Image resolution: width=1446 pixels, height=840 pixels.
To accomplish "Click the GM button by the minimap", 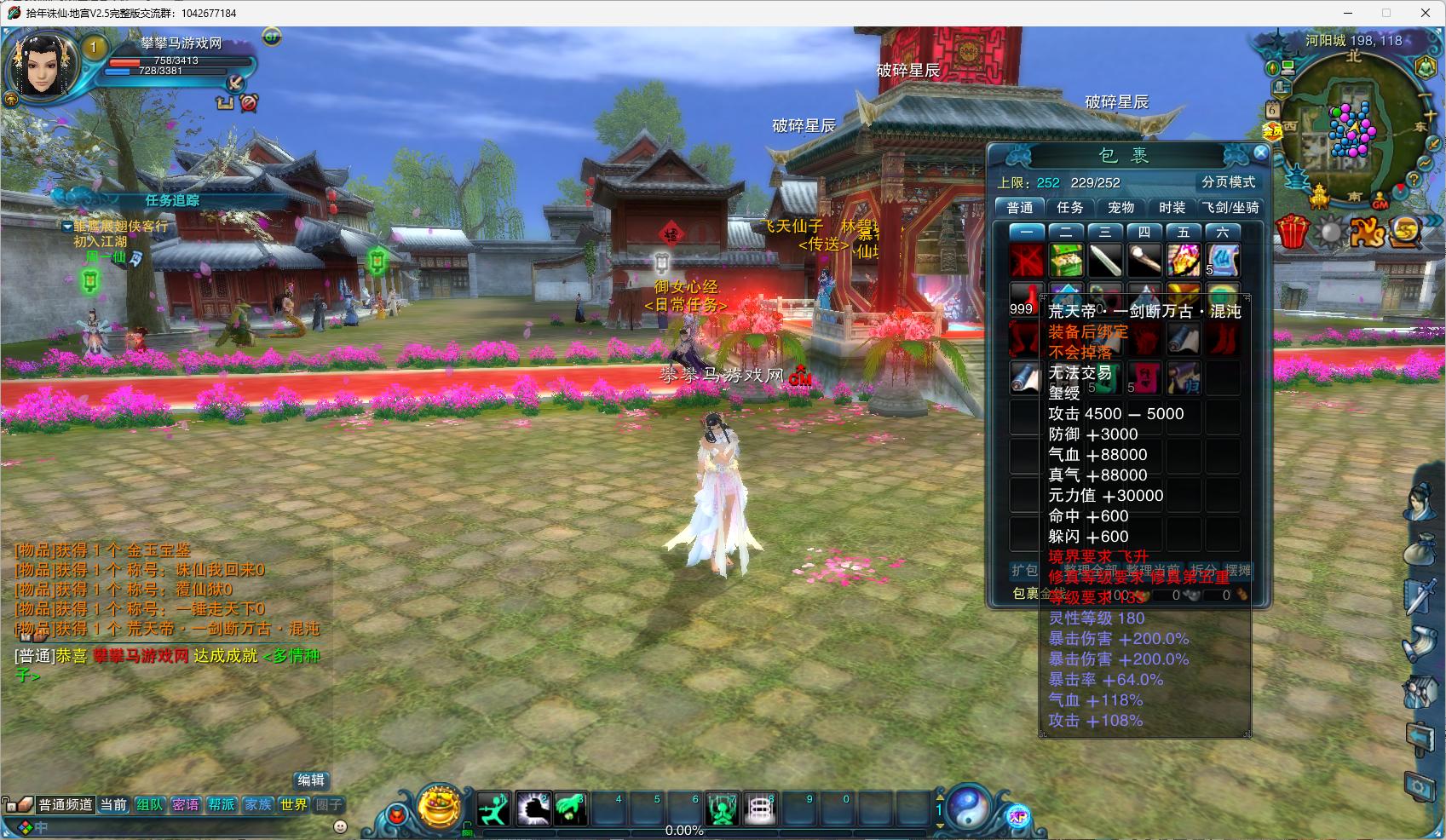I will 1380,203.
